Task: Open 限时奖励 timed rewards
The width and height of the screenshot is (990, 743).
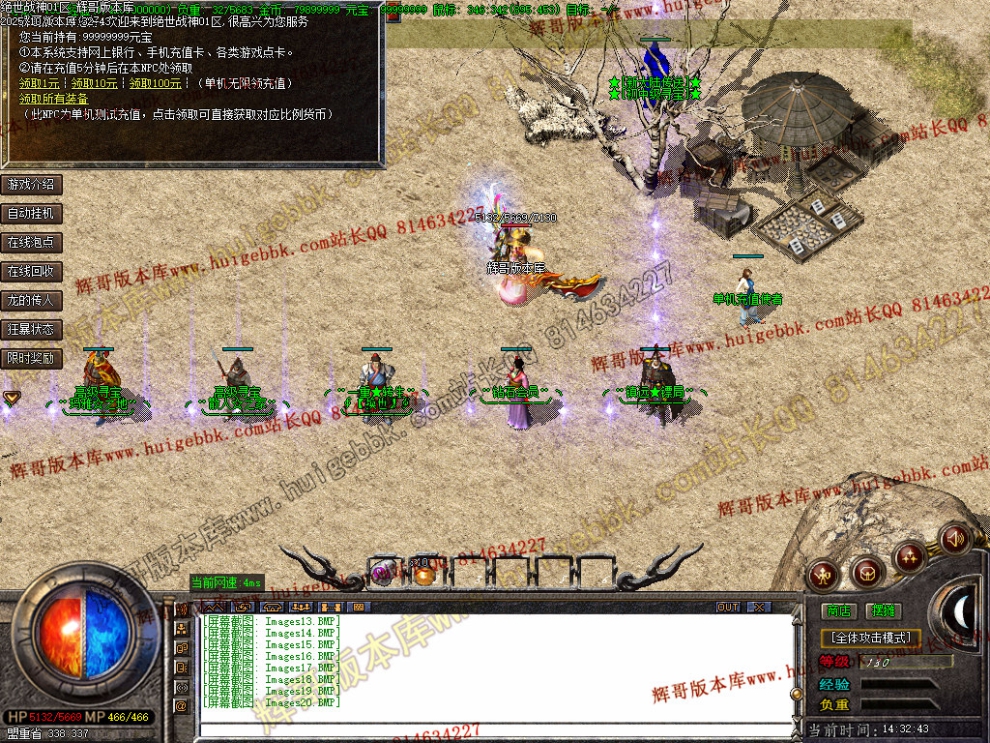Action: pos(31,358)
